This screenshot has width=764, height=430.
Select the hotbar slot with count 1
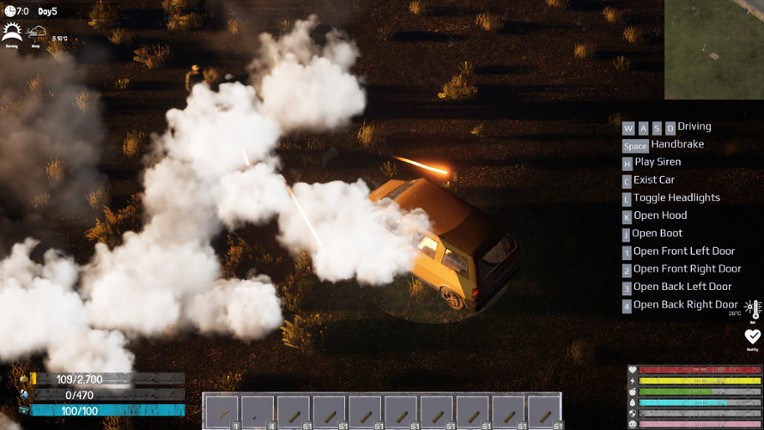(x=221, y=411)
